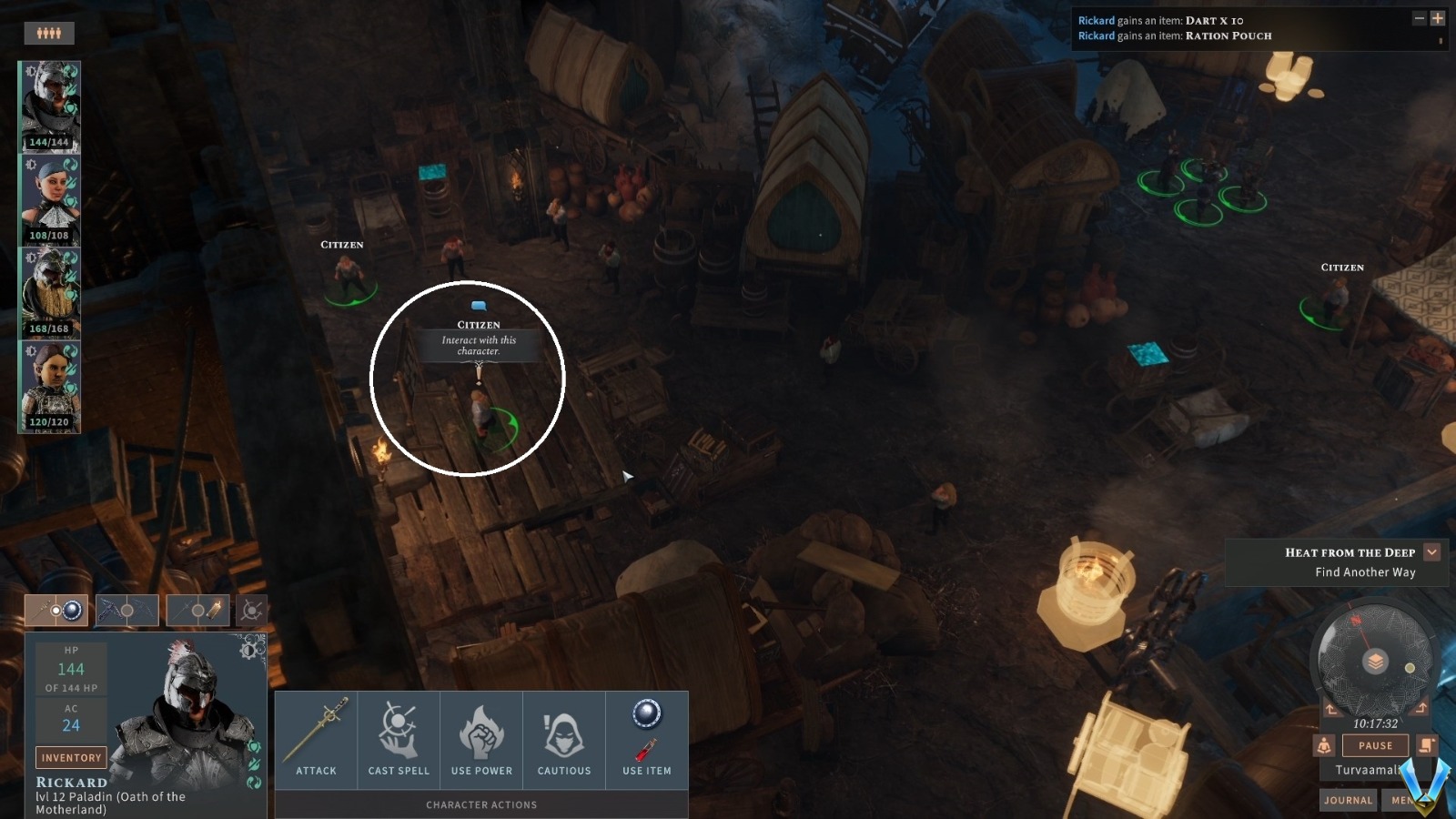The image size is (1456, 819).
Task: Select the party member with 108 HP
Action: click(x=50, y=199)
